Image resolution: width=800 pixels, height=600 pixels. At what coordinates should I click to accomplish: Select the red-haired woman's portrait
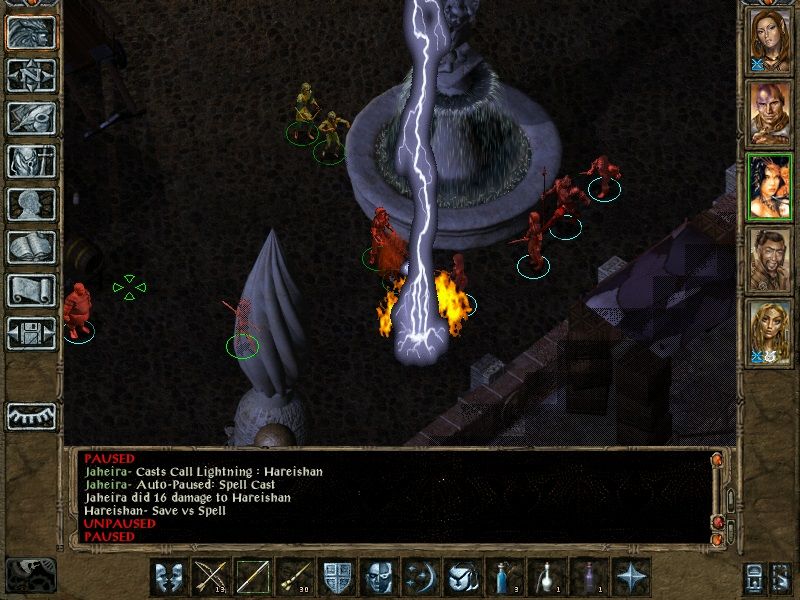pyautogui.click(x=769, y=38)
